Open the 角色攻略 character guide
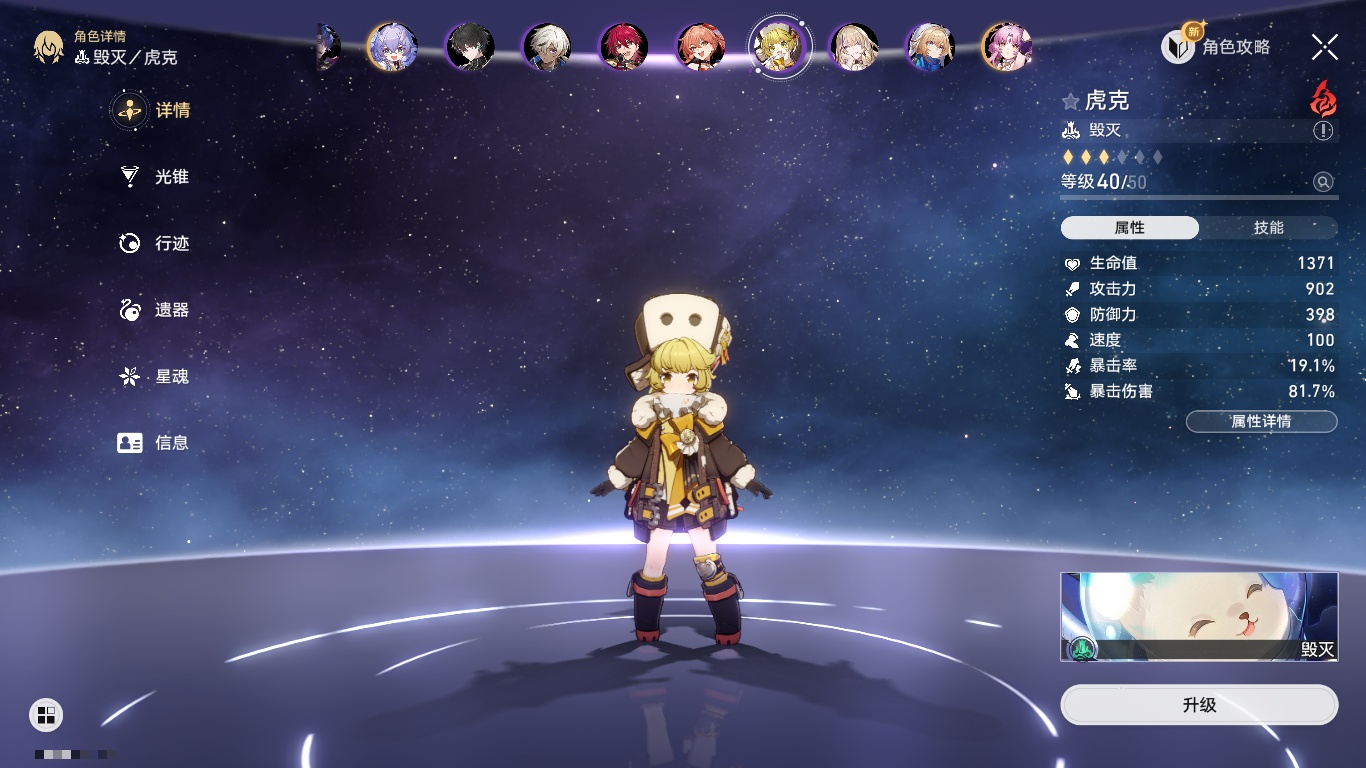Image resolution: width=1366 pixels, height=768 pixels. pyautogui.click(x=1216, y=47)
